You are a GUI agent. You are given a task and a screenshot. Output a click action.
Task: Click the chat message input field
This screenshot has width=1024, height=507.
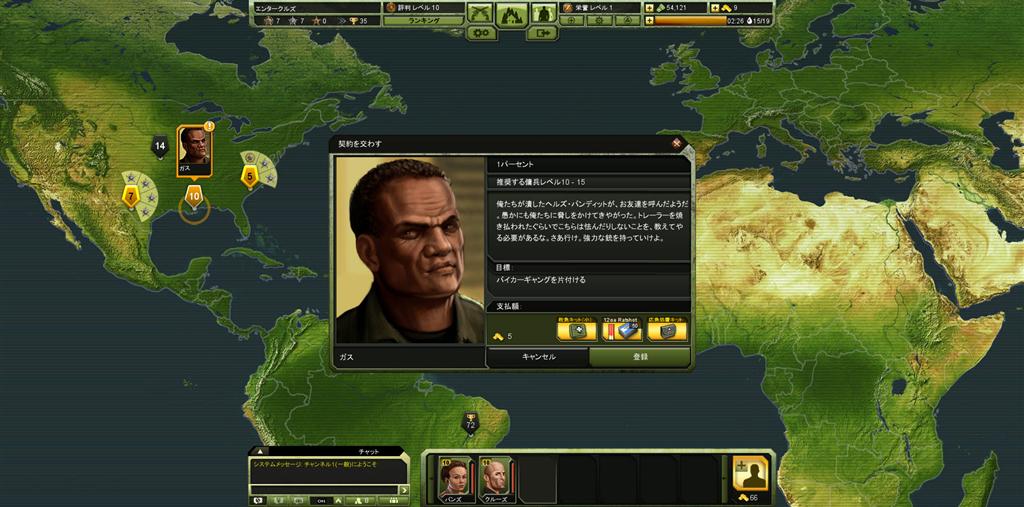pyautogui.click(x=323, y=489)
